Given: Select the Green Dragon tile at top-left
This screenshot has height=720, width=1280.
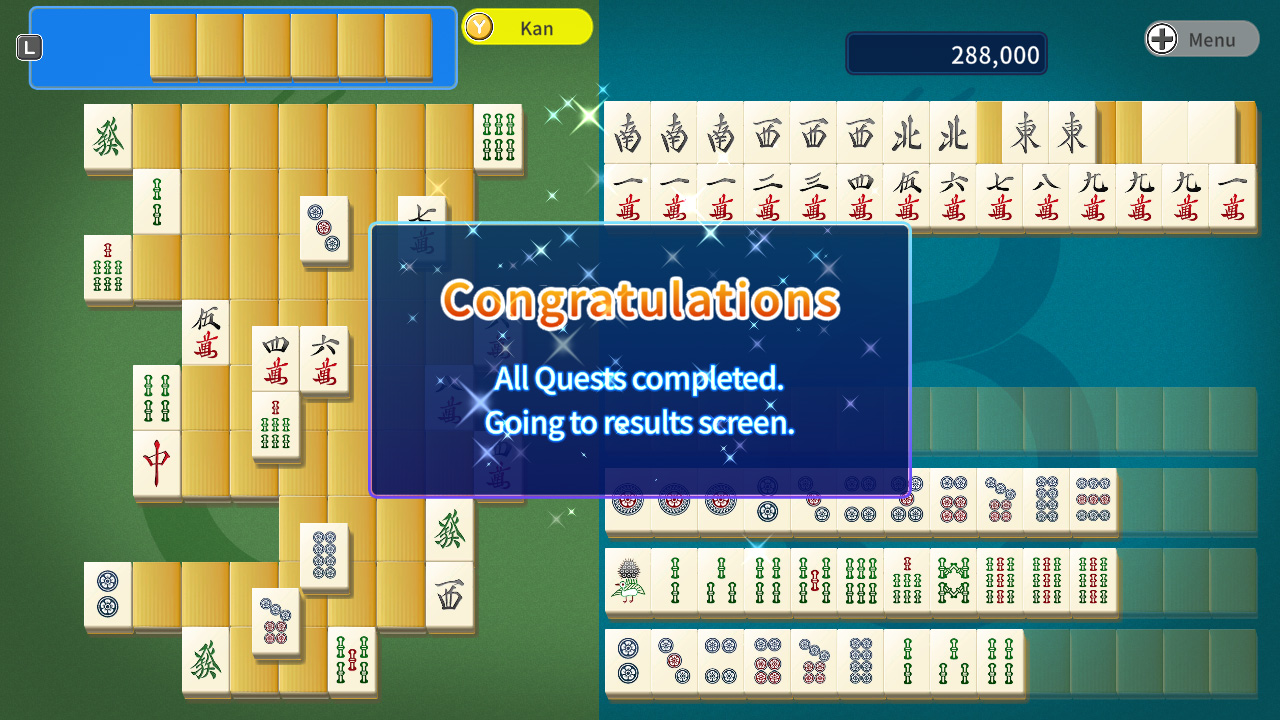Looking at the screenshot, I should click(107, 137).
